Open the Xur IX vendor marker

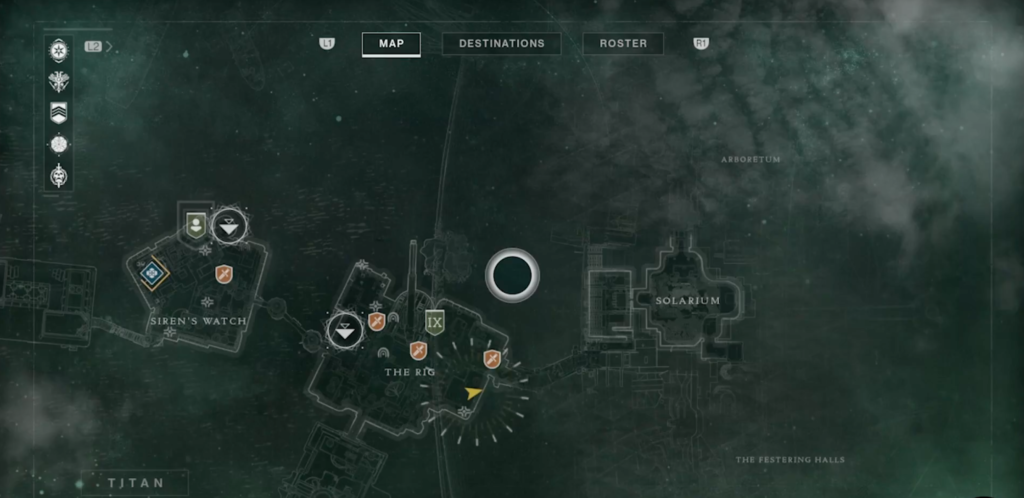coord(434,322)
